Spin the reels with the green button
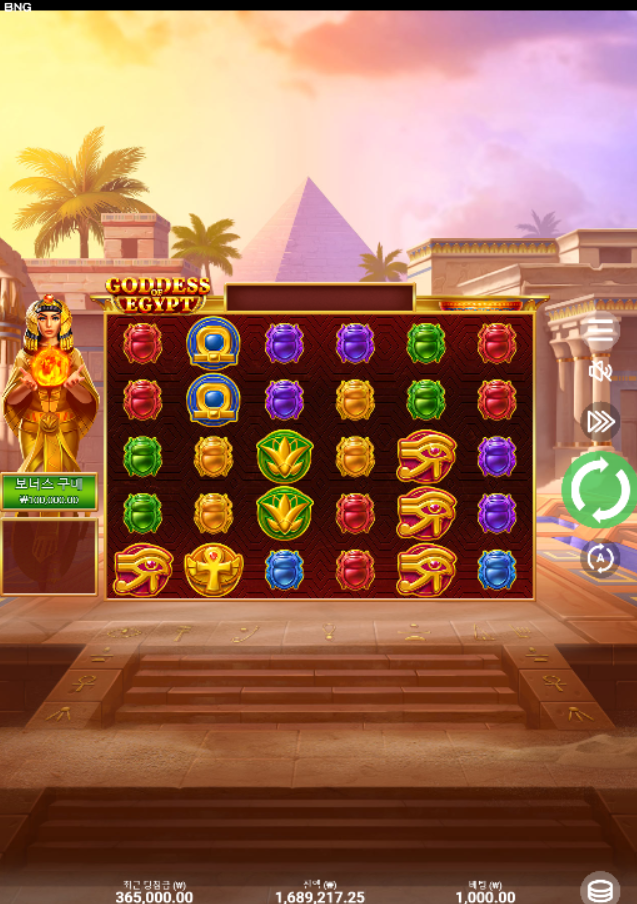Screen dimensions: 637x904 599,490
